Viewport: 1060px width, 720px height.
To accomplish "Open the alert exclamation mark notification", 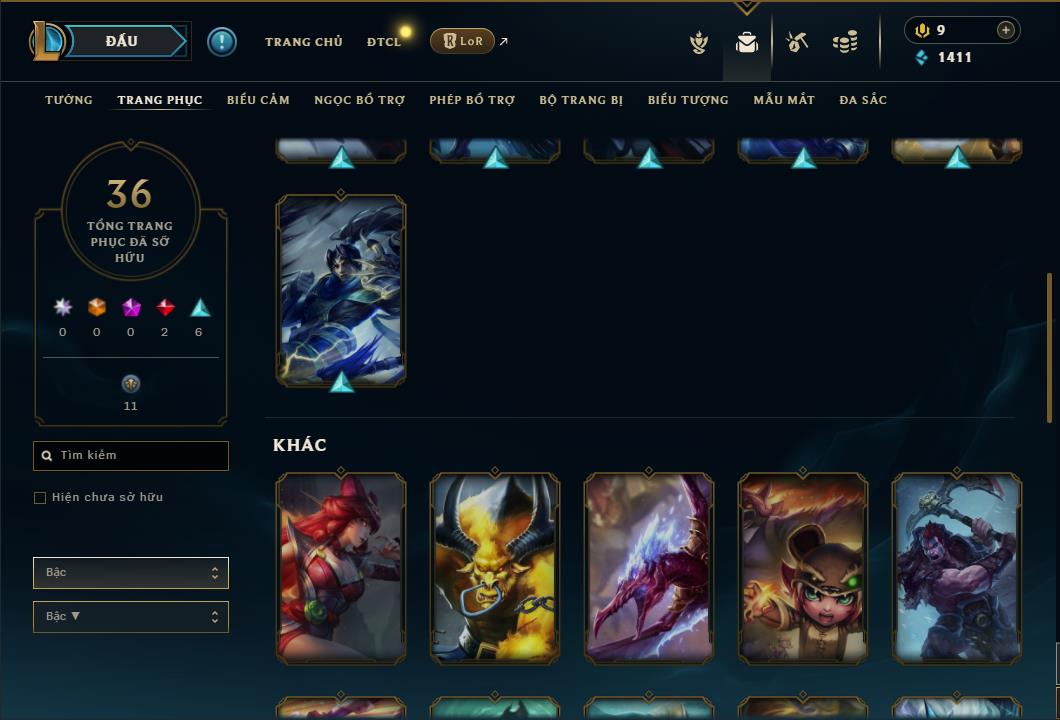I will [x=222, y=41].
